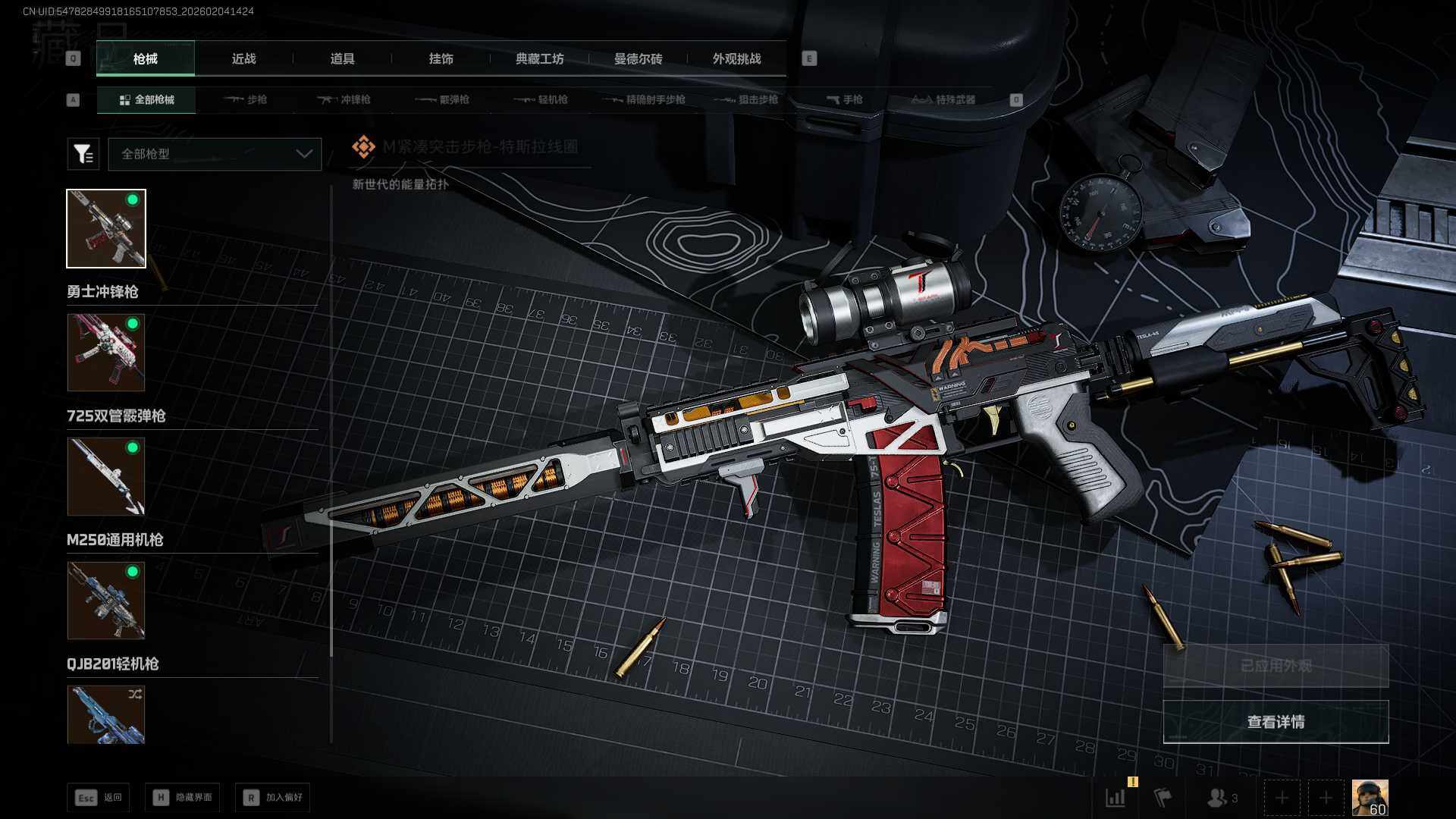
Task: Select the 挂饰 charms tab
Action: pyautogui.click(x=441, y=59)
